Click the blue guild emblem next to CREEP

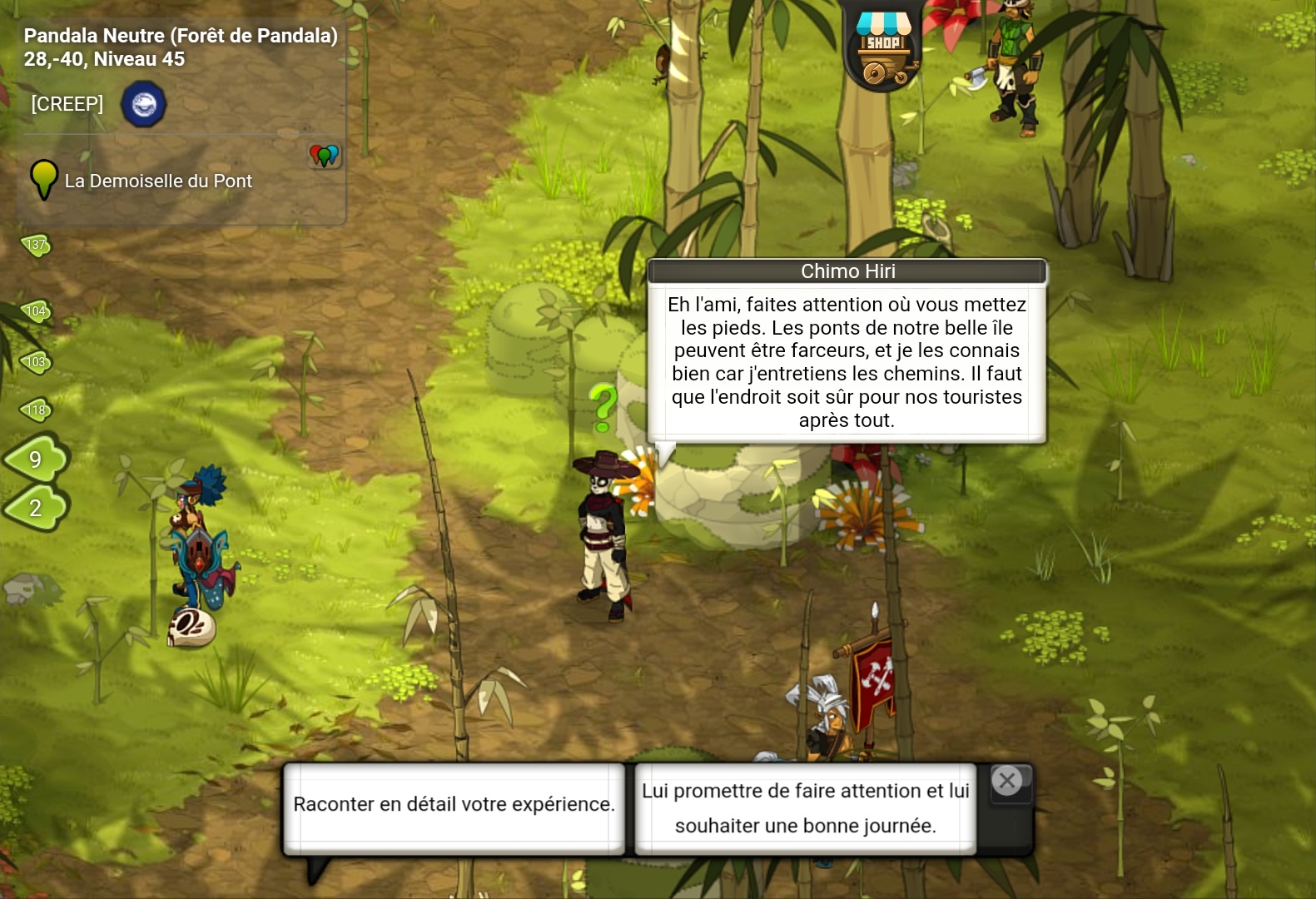coord(144,105)
